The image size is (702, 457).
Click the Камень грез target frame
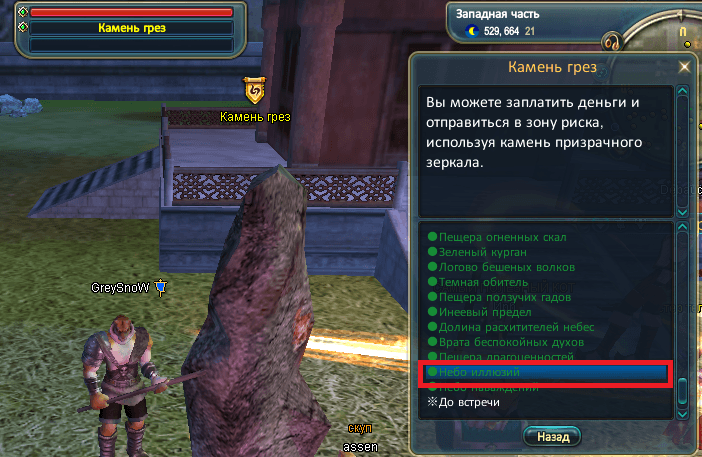tap(131, 28)
